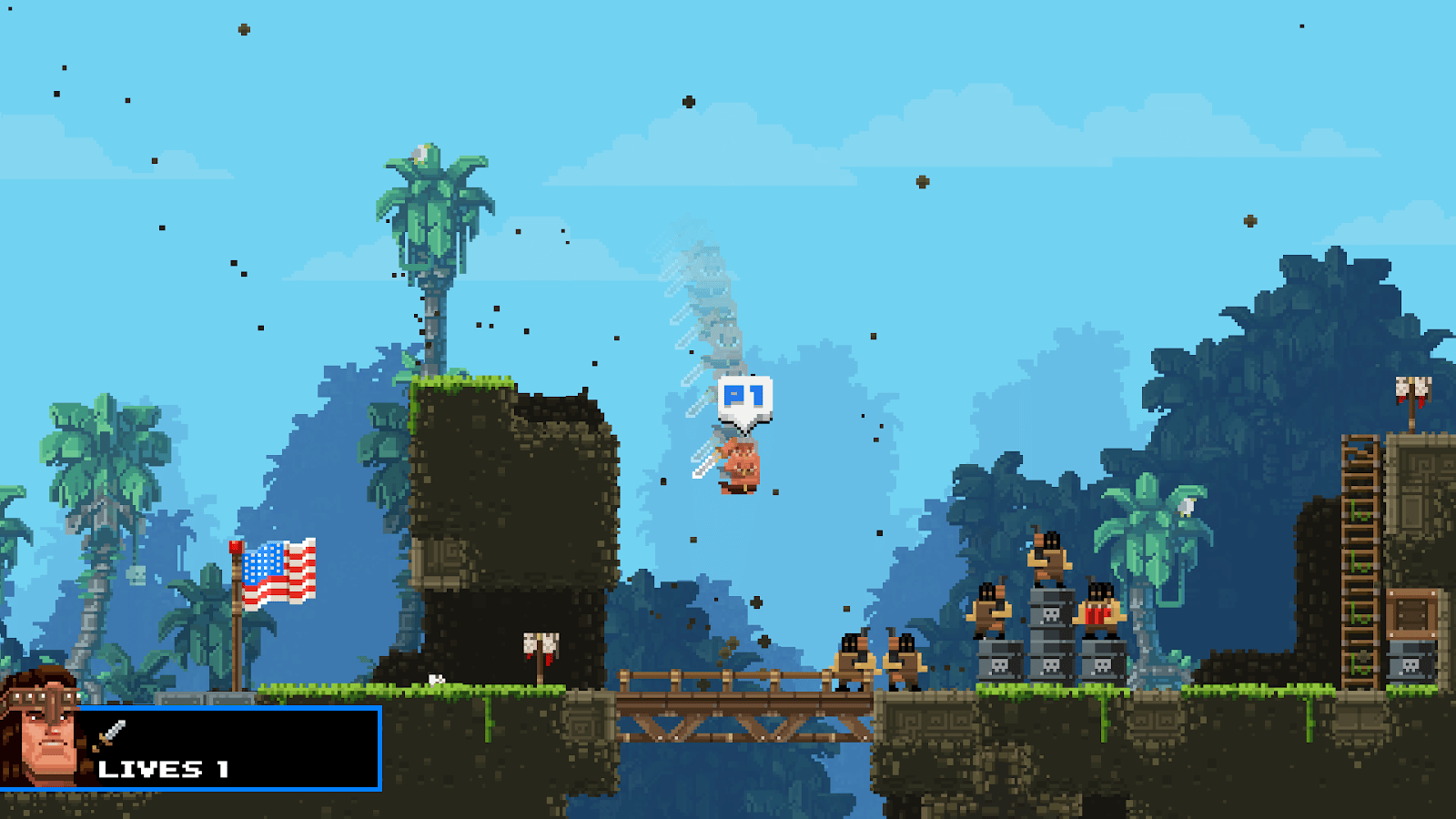1456x819 pixels.
Task: Click the bird perched on the right palm tree
Action: pos(1186,506)
